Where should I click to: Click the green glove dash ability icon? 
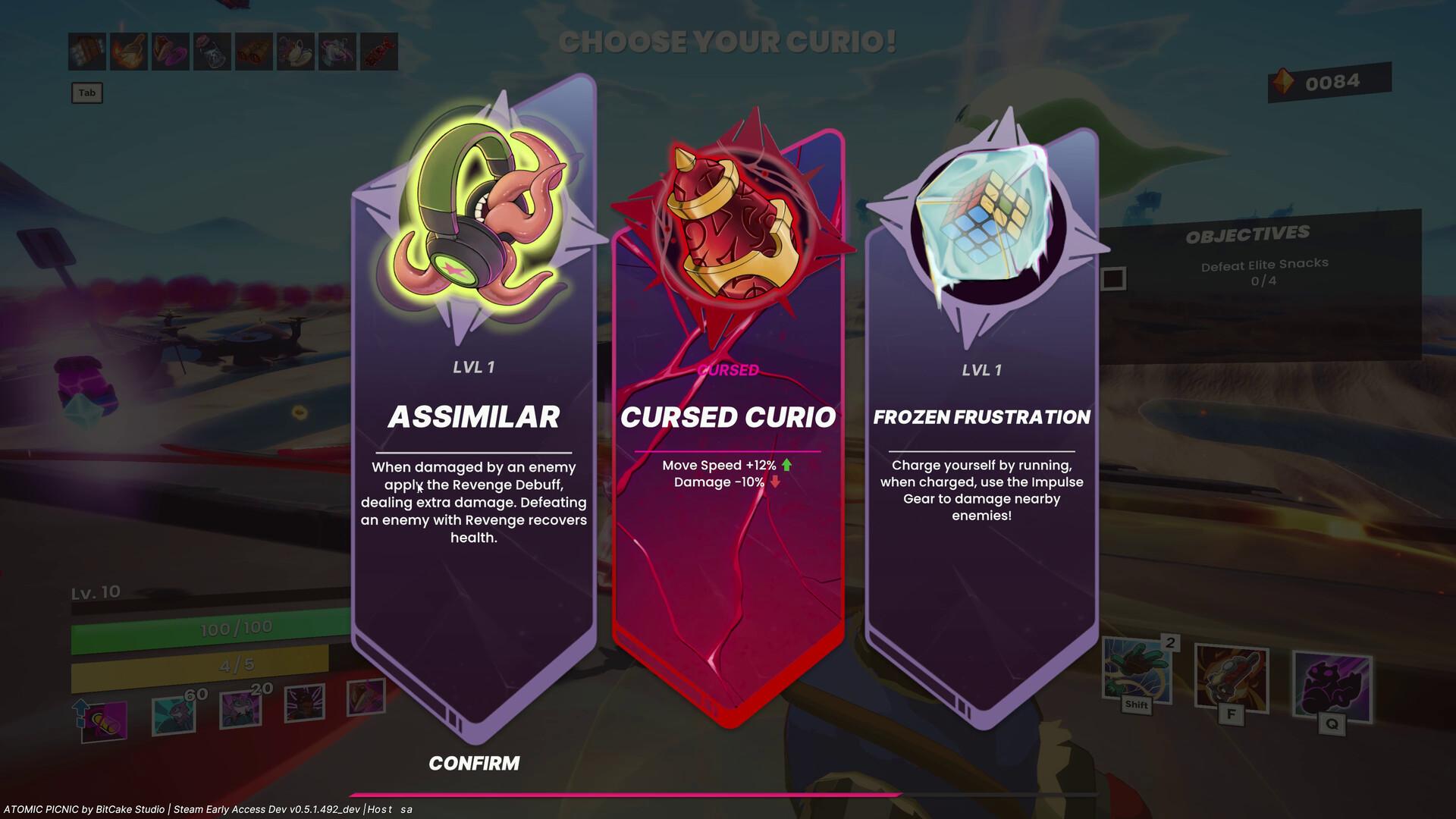(1135, 671)
